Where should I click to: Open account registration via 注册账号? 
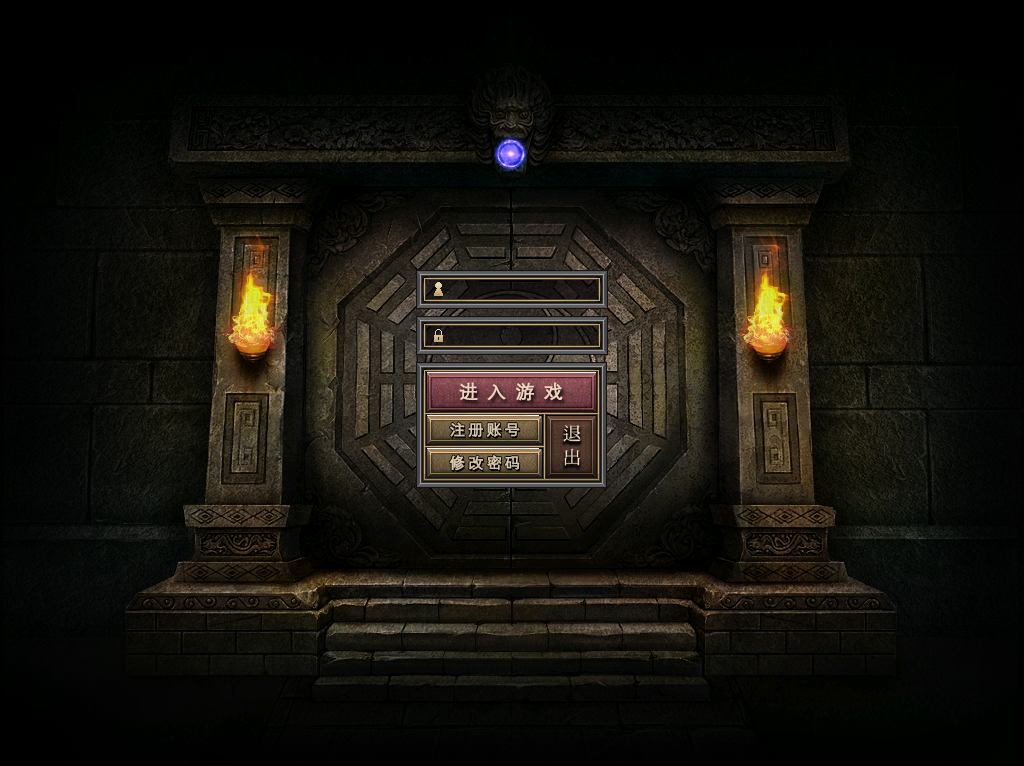[x=484, y=430]
